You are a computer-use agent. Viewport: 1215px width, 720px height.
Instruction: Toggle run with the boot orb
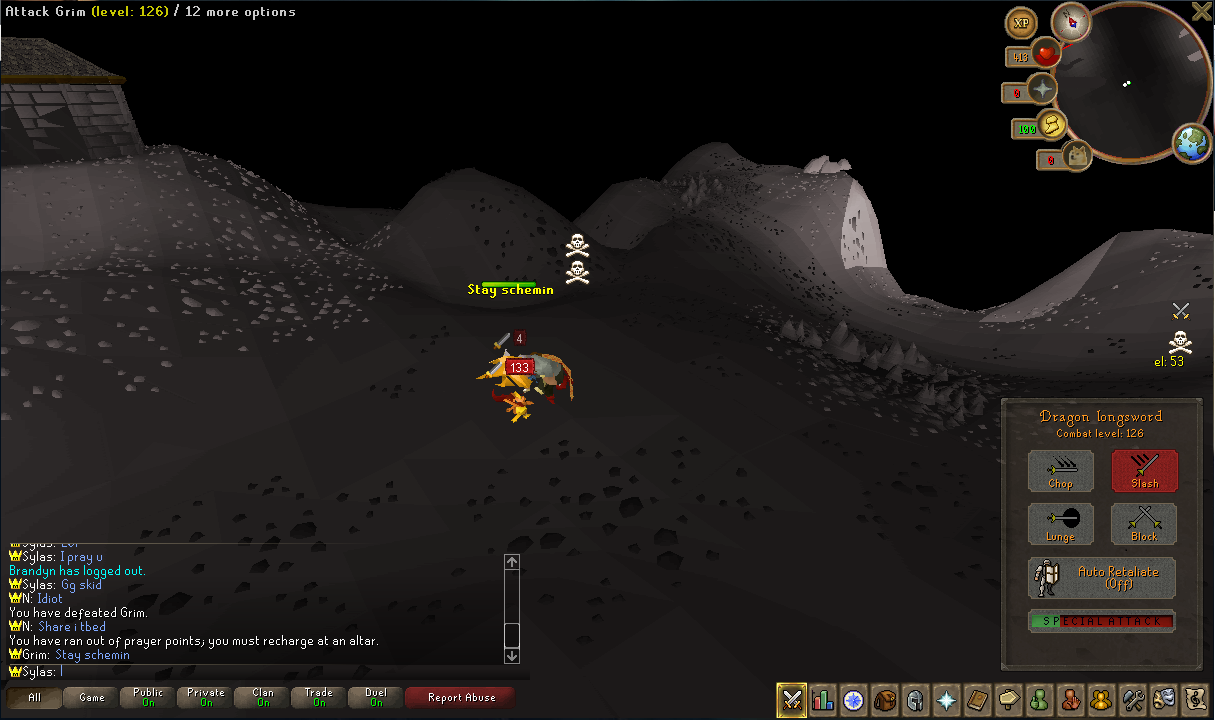1052,125
